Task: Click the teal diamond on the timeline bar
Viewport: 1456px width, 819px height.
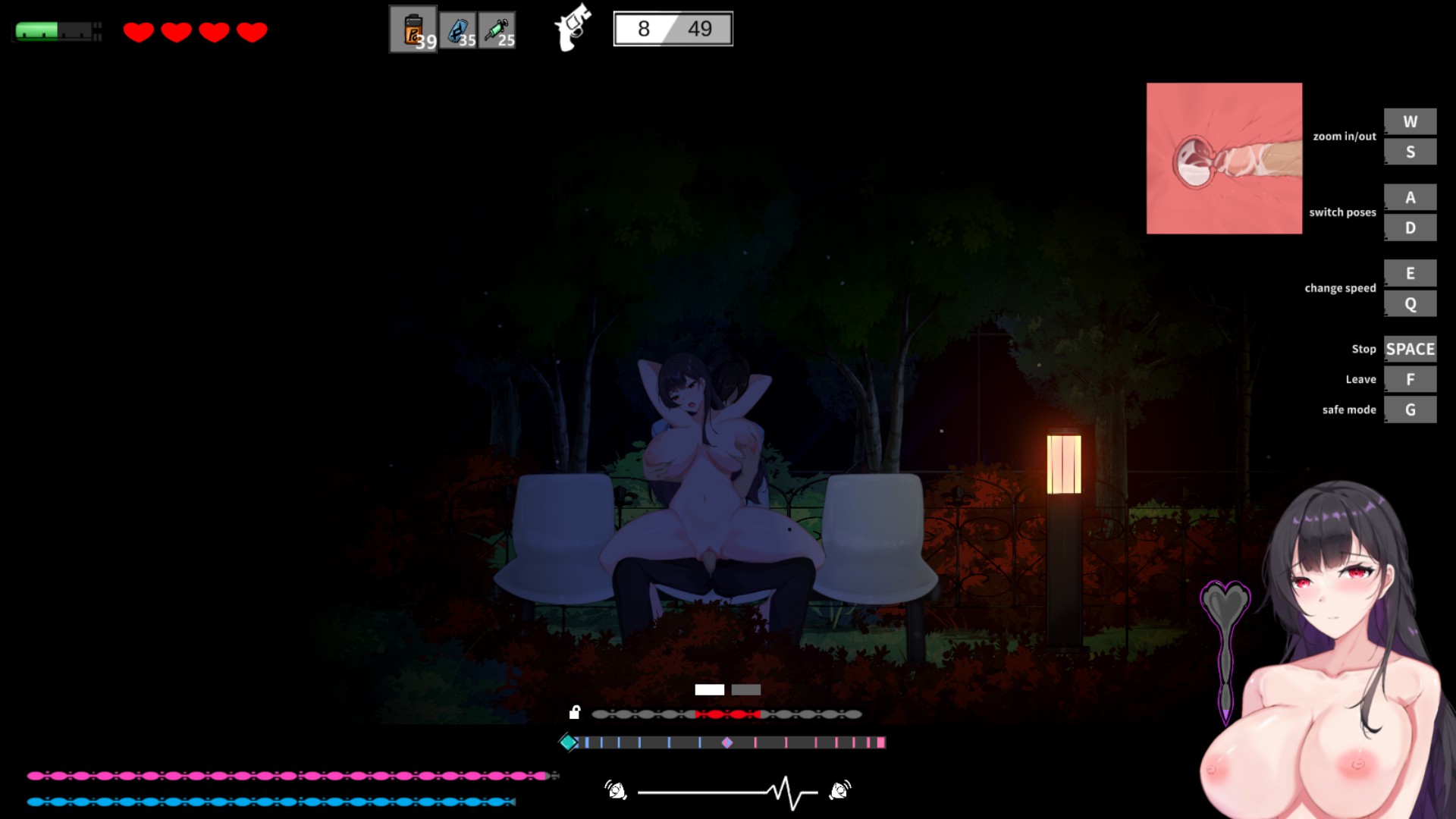Action: point(568,742)
